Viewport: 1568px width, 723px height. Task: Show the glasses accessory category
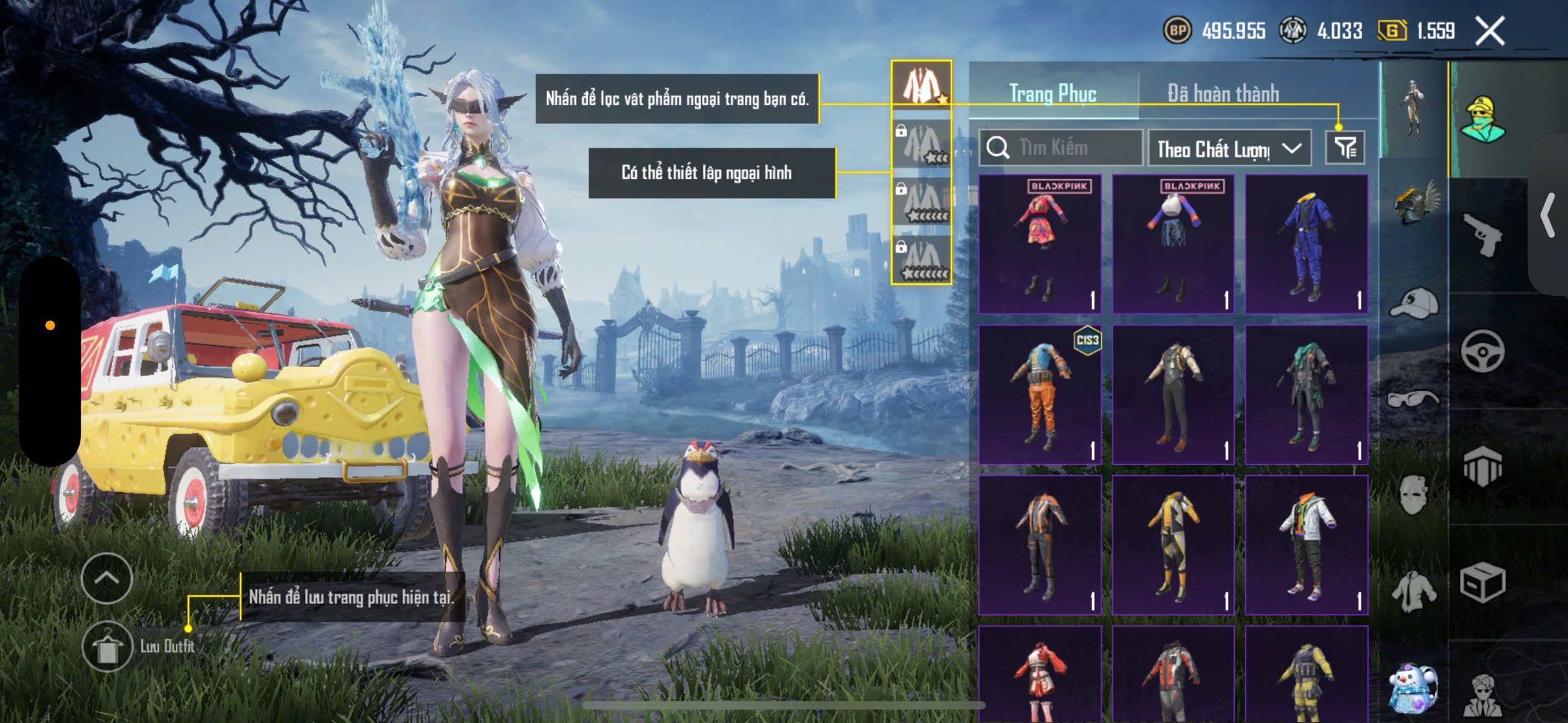[x=1414, y=399]
